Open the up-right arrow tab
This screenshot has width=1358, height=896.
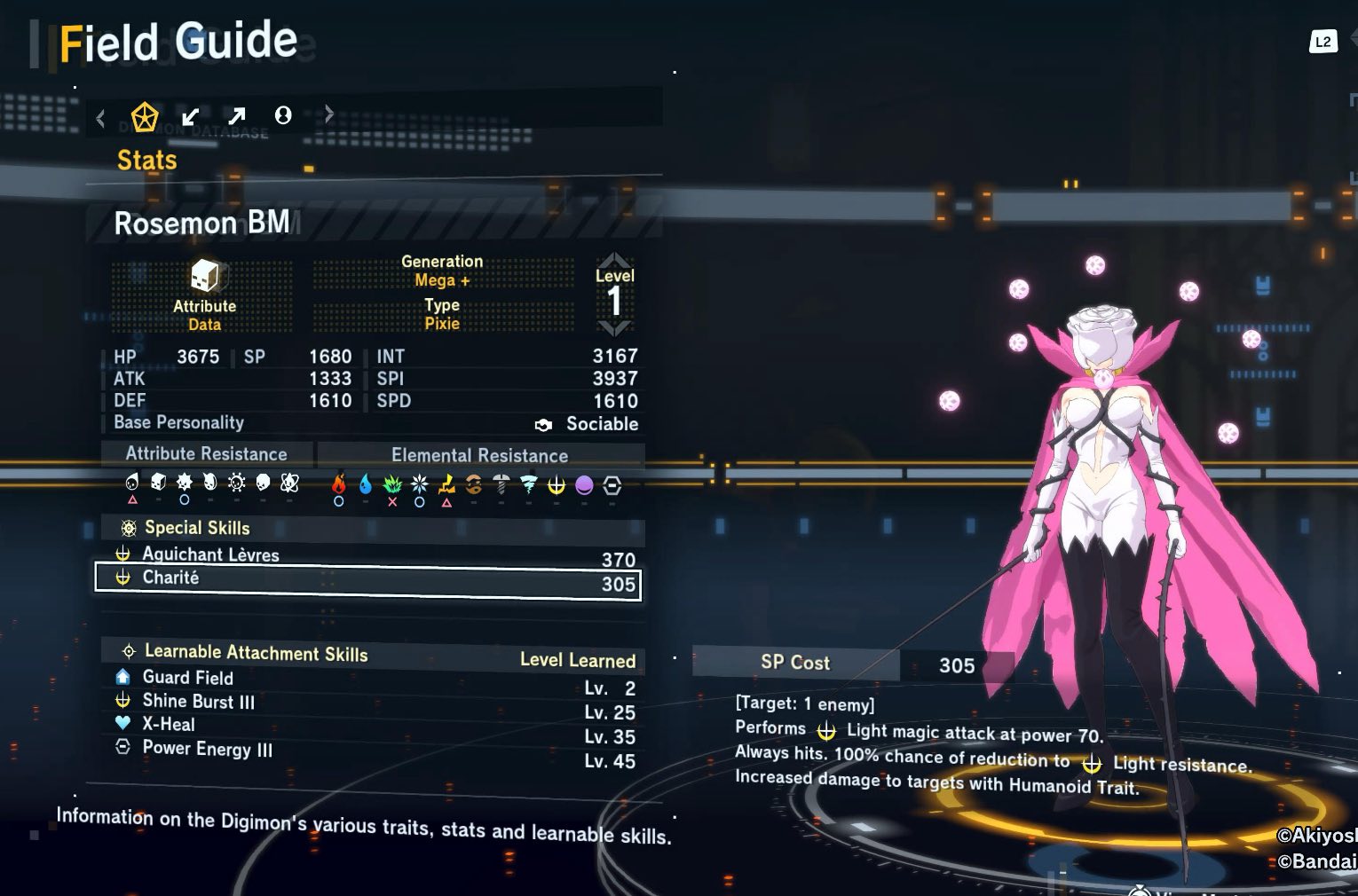click(236, 116)
